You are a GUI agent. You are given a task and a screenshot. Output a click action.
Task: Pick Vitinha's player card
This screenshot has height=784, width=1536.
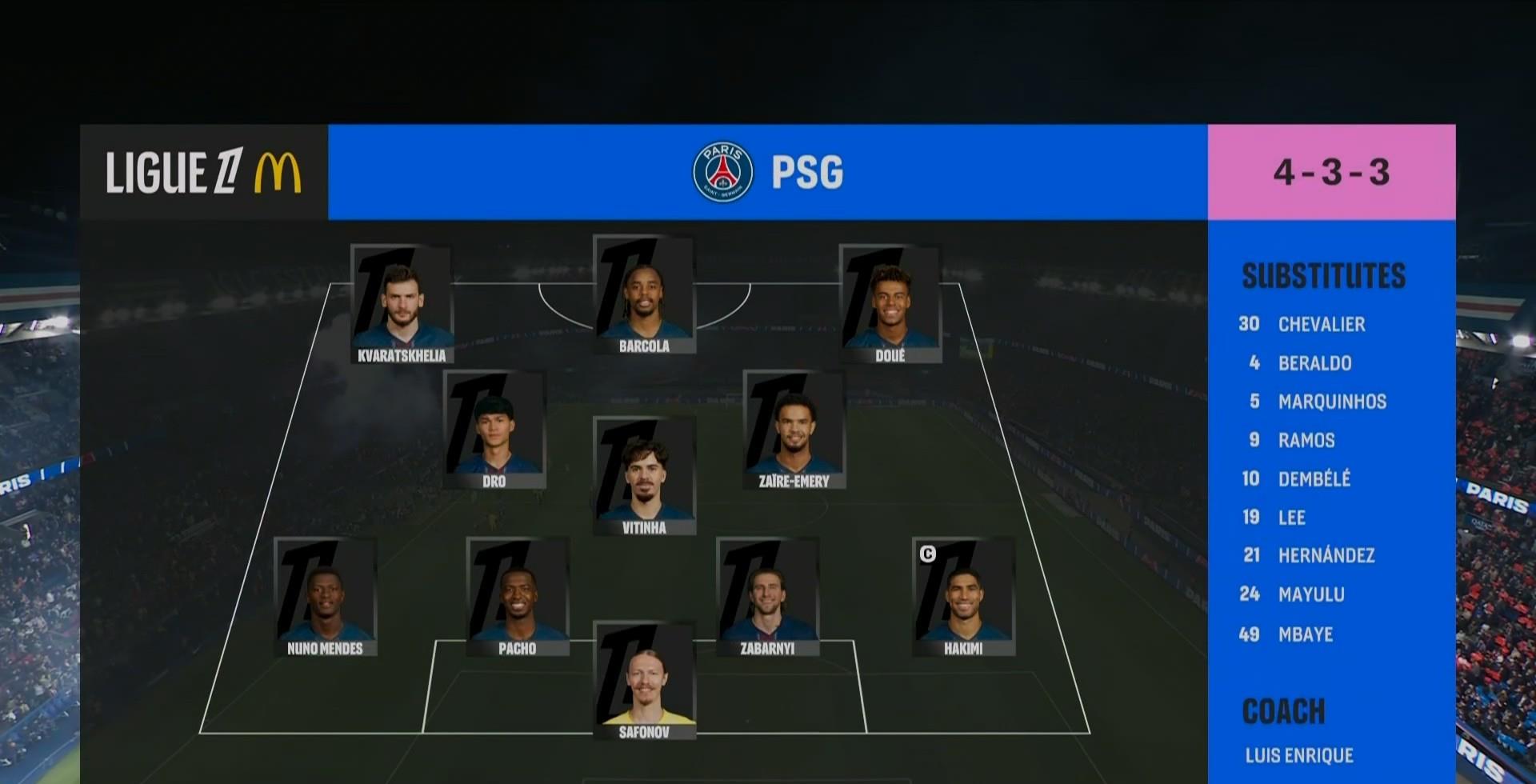pyautogui.click(x=644, y=476)
